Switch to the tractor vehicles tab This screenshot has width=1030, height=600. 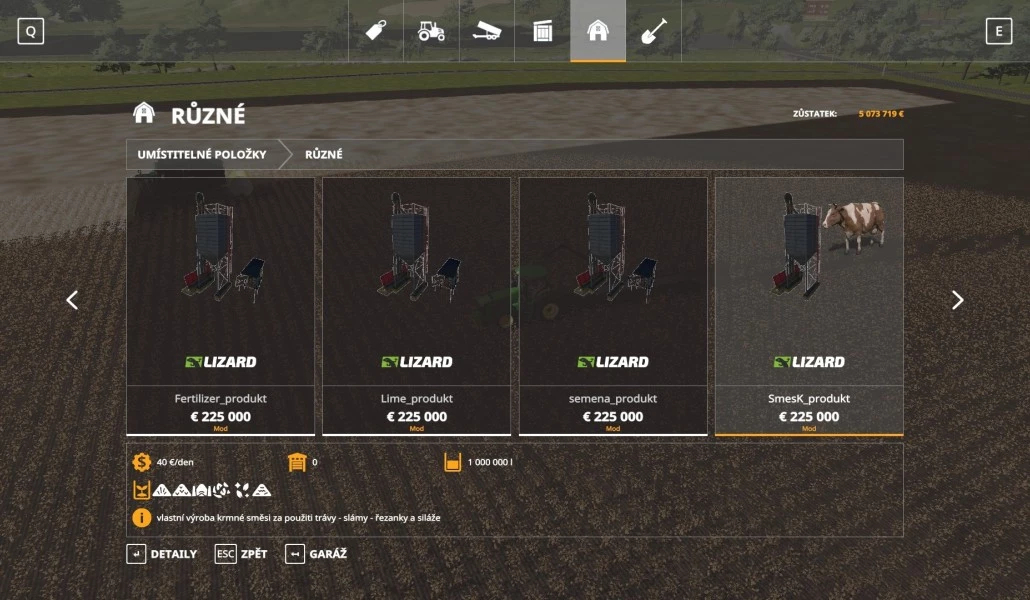431,31
